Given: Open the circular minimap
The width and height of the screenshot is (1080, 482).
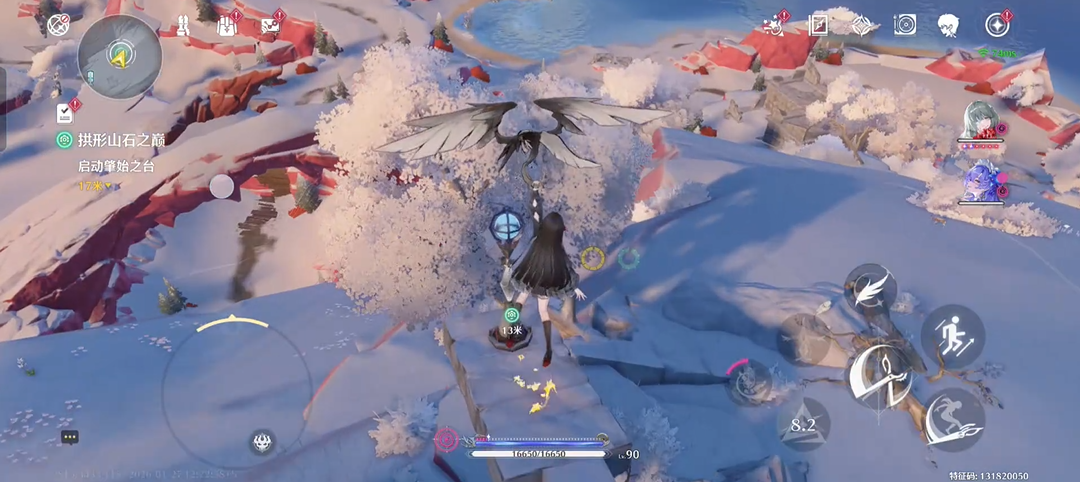Looking at the screenshot, I should [119, 55].
